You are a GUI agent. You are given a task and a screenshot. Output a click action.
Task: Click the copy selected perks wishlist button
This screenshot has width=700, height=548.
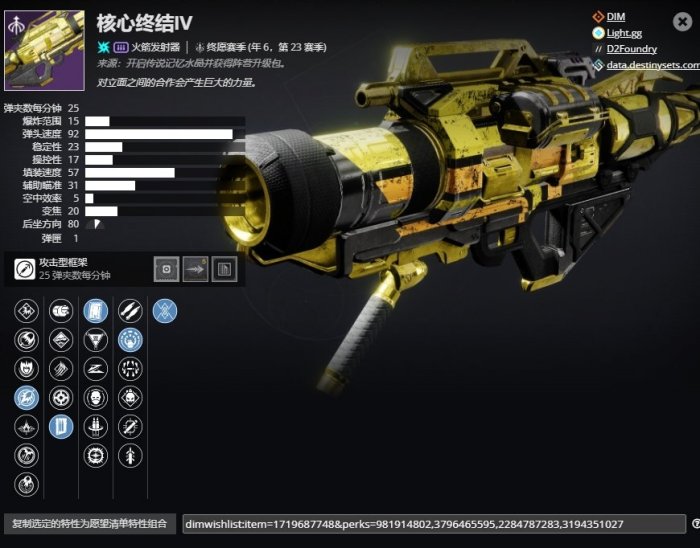pyautogui.click(x=89, y=524)
